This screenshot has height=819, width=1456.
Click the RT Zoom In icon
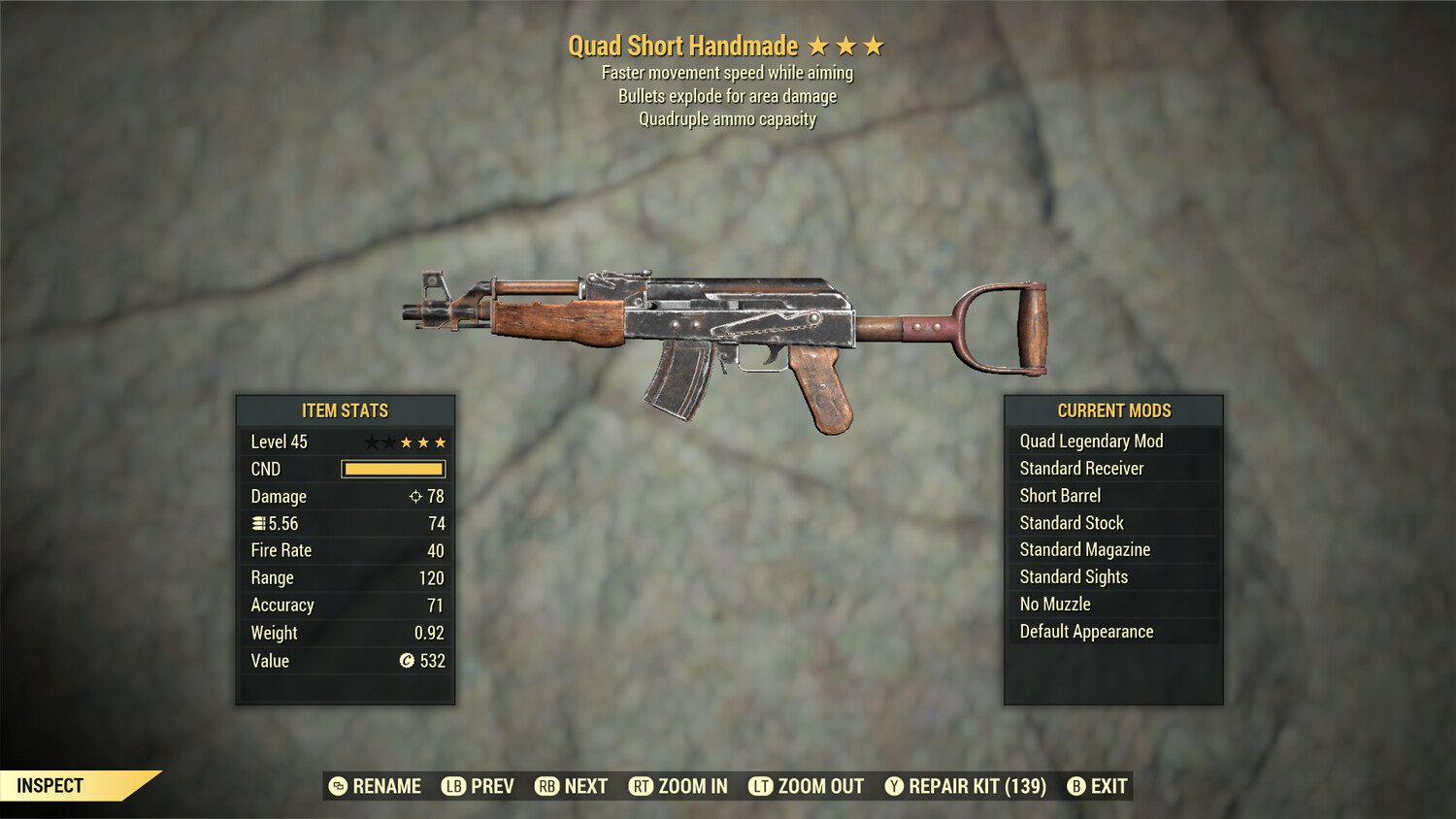point(642,786)
